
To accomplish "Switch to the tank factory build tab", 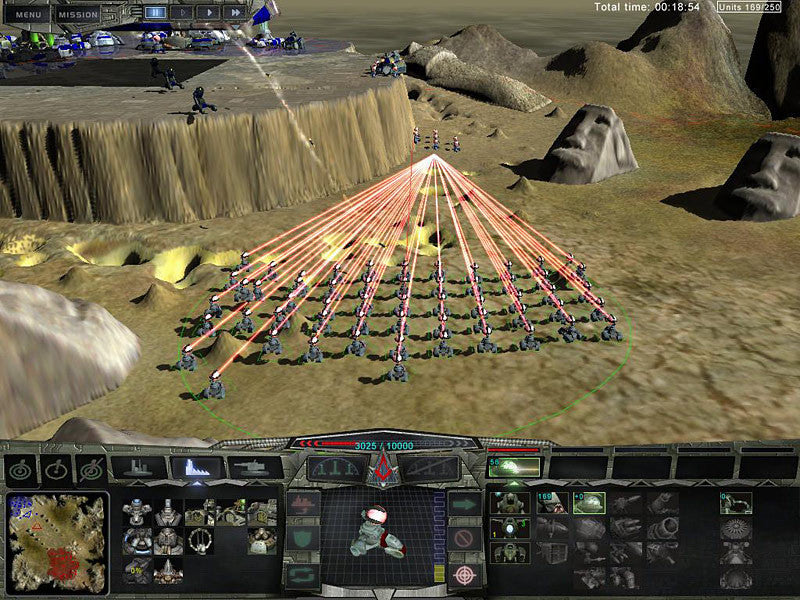I will [254, 467].
